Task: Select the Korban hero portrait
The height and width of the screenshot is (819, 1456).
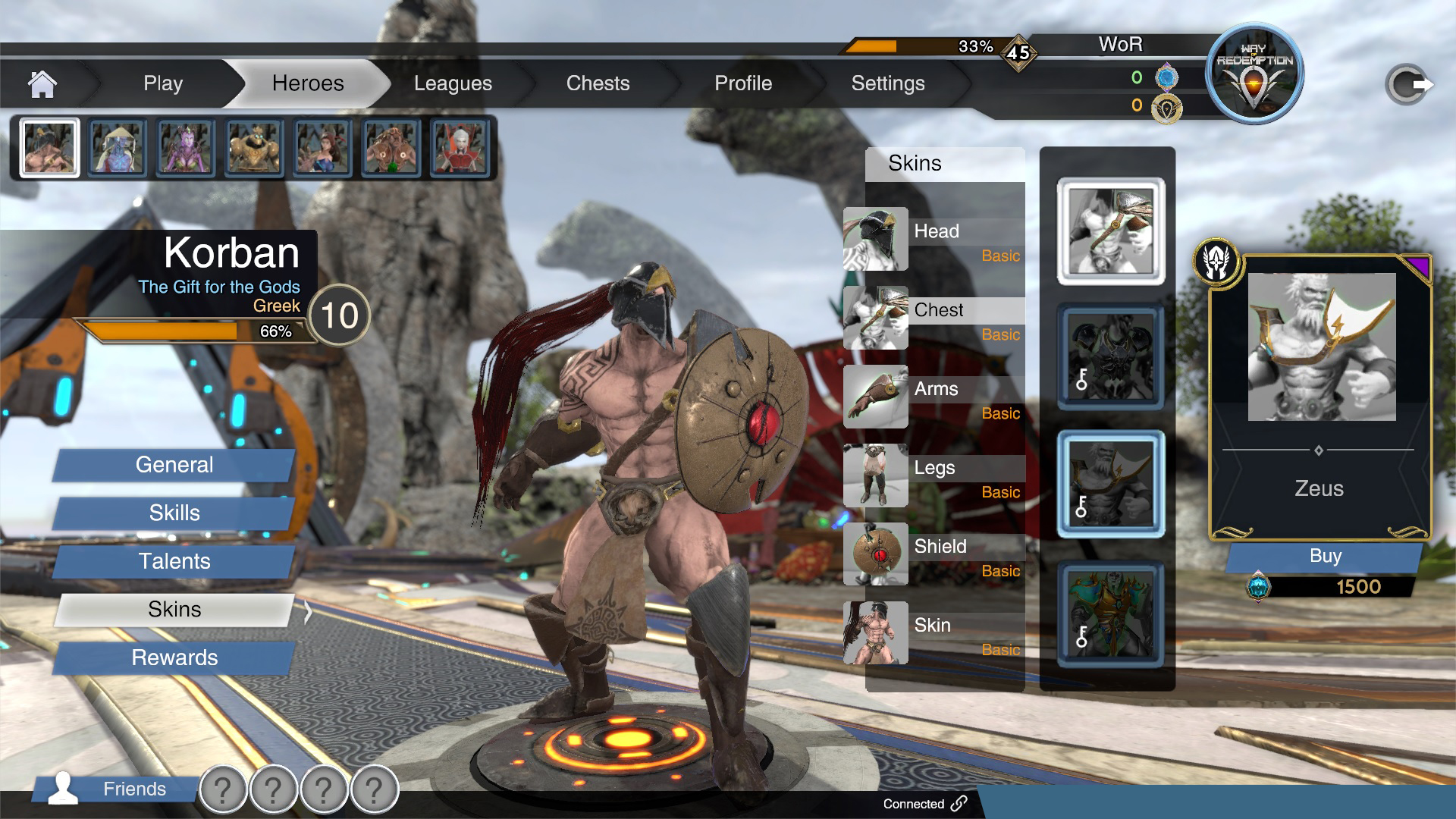Action: (49, 148)
